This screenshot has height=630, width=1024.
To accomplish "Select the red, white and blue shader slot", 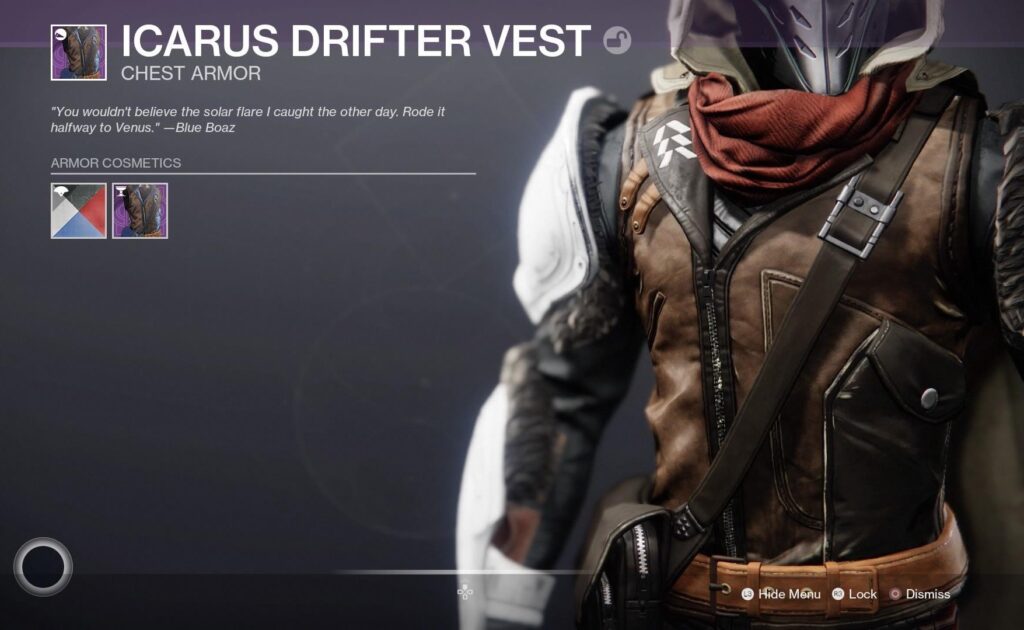I will (78, 211).
